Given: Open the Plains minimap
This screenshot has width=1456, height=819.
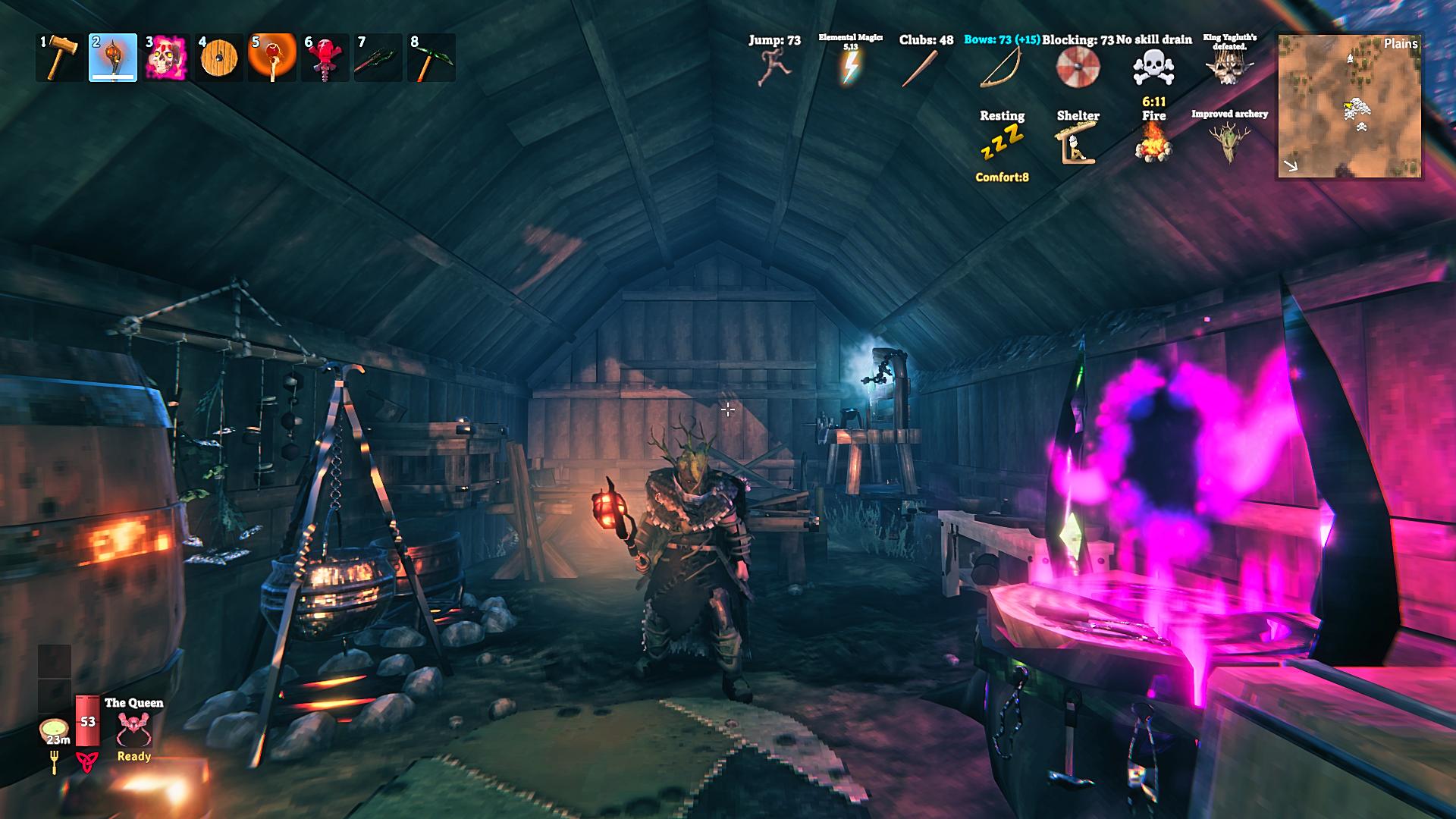Looking at the screenshot, I should tap(1350, 105).
